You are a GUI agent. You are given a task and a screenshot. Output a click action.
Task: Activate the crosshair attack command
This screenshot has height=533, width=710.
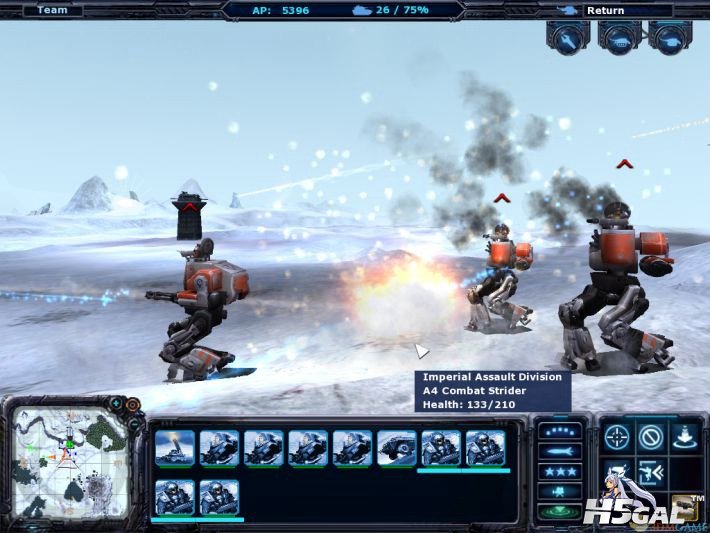[616, 436]
